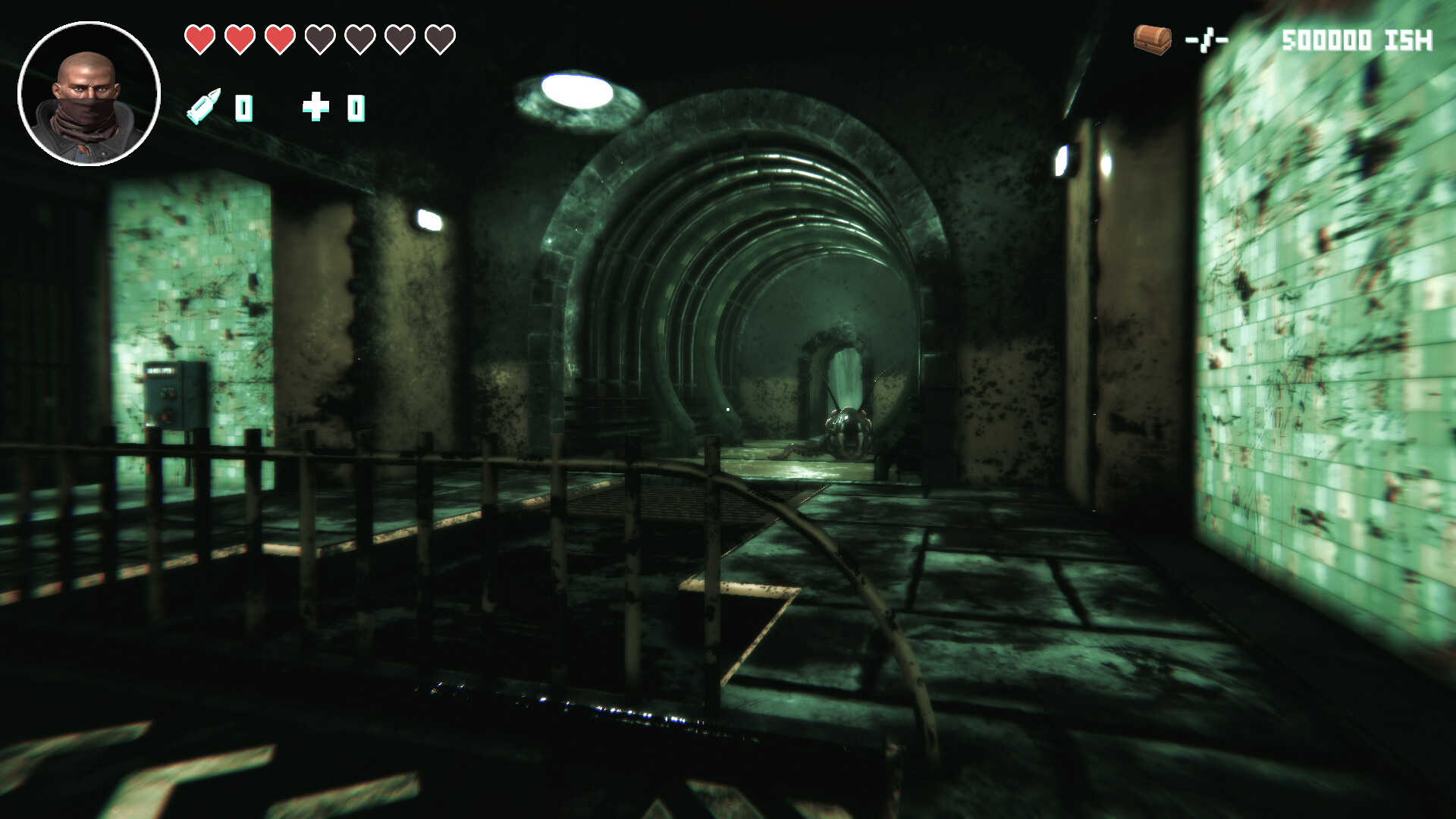Click the ammo counter showing zero
Screen dimensions: 1456x819
click(x=243, y=108)
